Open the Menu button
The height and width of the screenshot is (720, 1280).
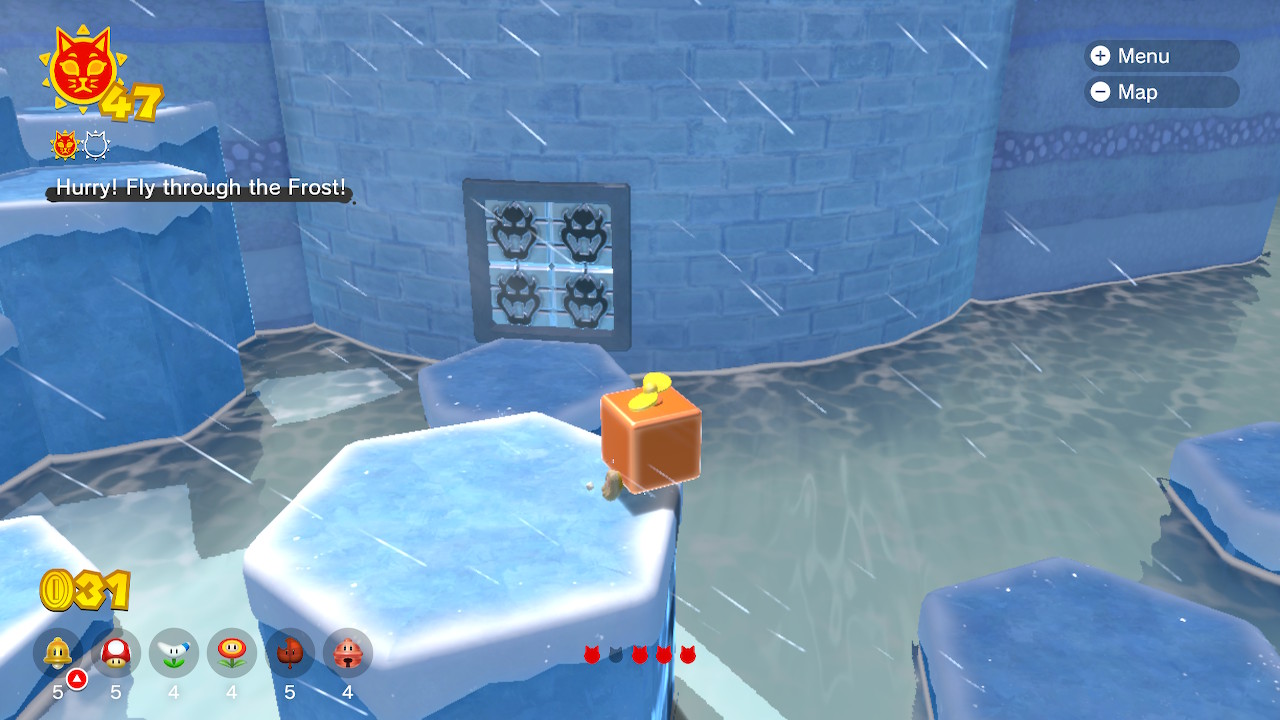(1160, 56)
